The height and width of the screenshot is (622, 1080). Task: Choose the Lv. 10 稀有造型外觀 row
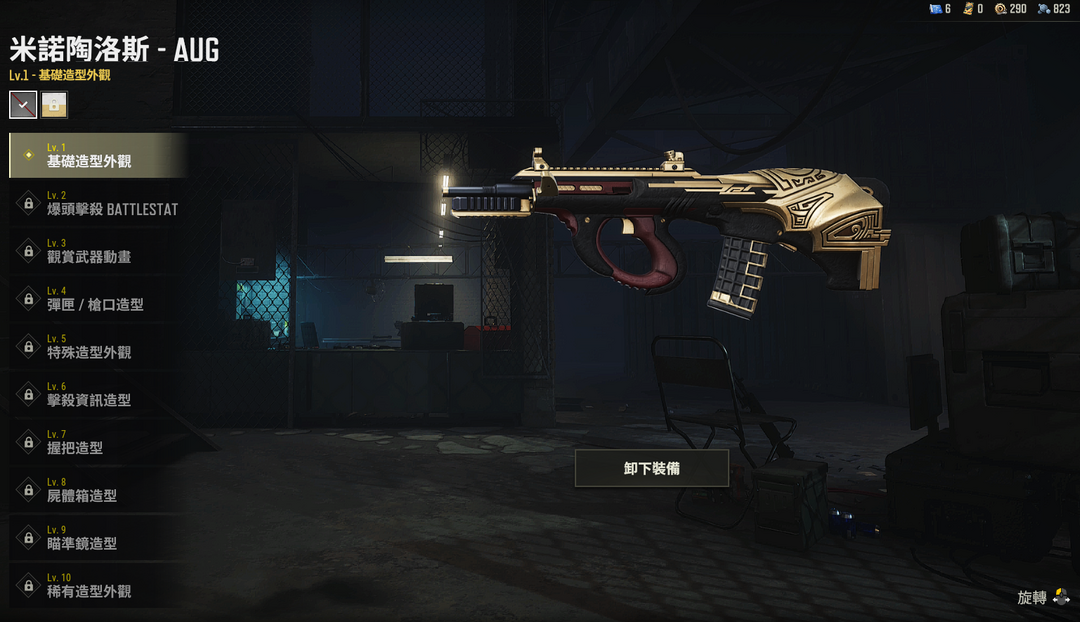tap(98, 586)
